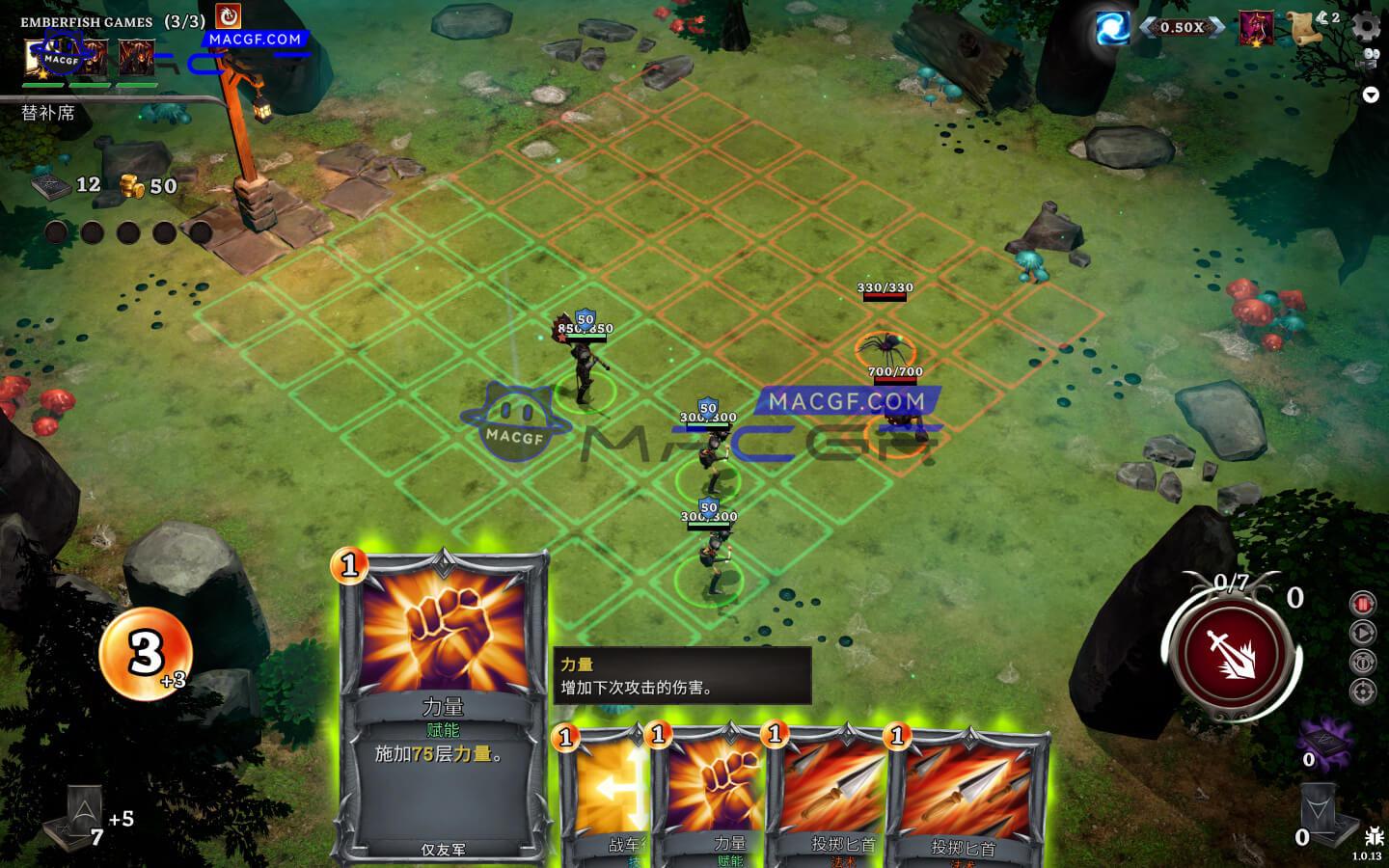The width and height of the screenshot is (1389, 868).
Task: Collapse the top-right panel via the down chevron
Action: pos(1370,94)
